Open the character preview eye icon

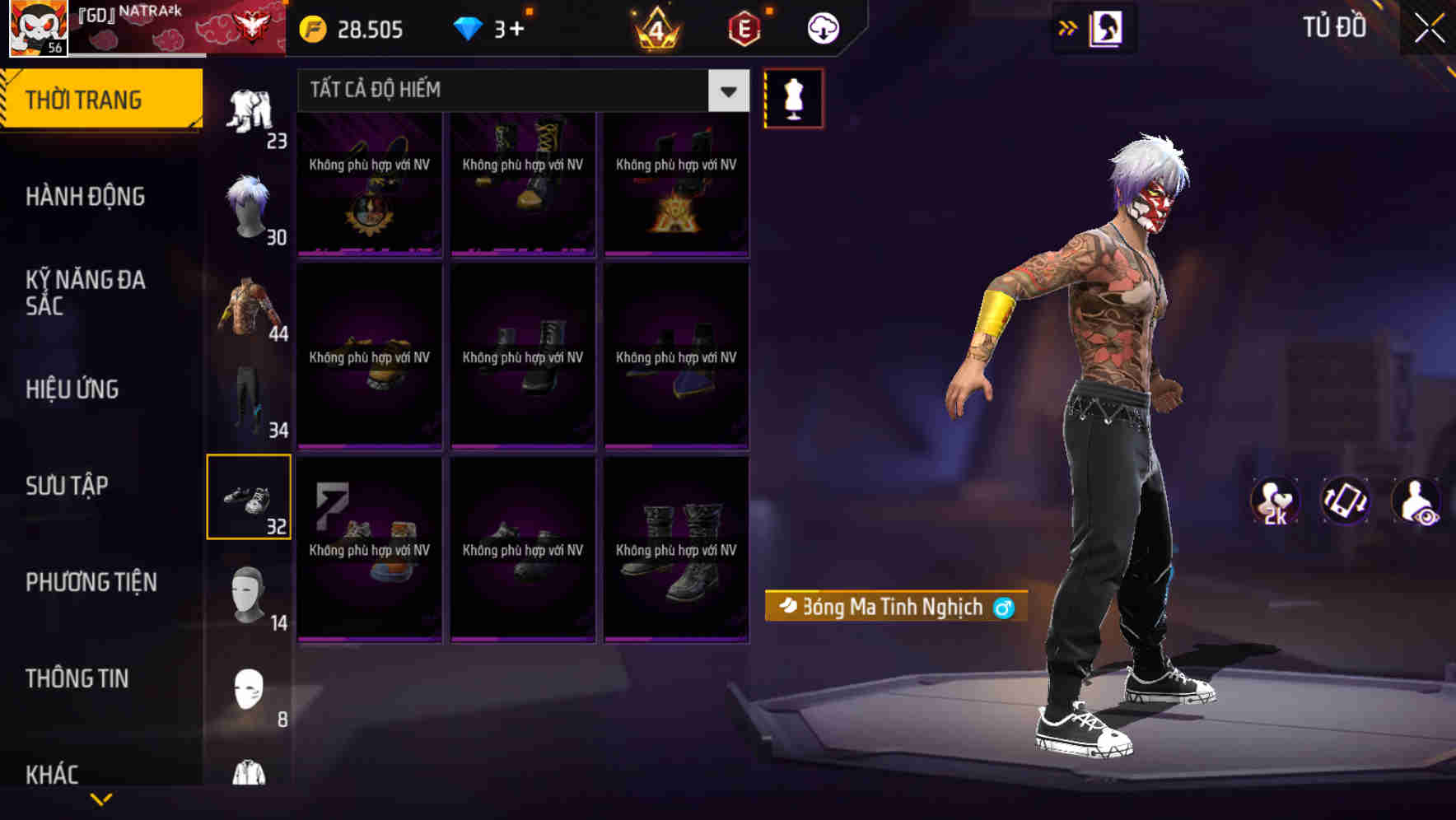1415,501
